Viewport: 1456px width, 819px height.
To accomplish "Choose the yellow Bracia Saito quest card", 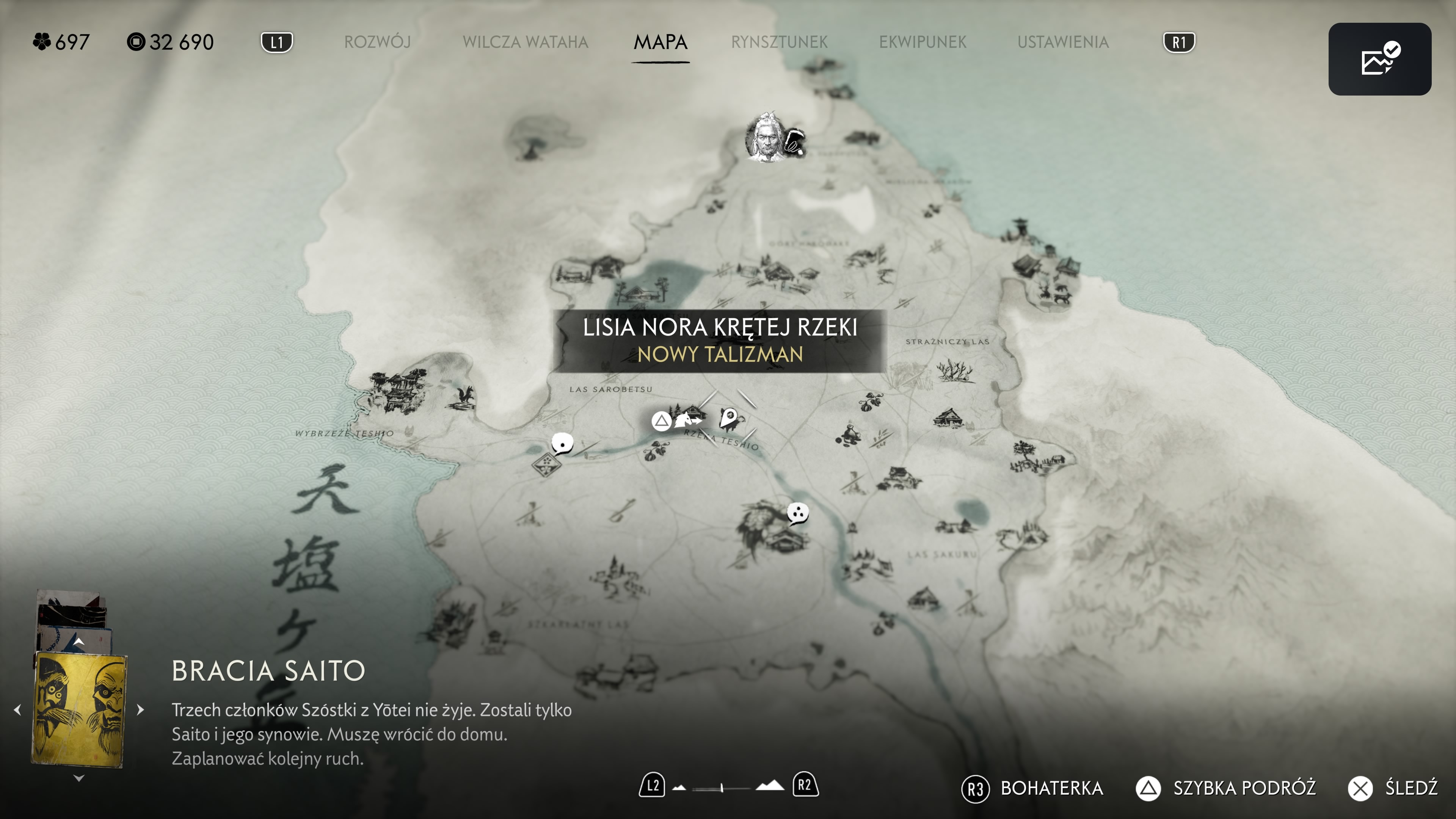I will pos(79,709).
